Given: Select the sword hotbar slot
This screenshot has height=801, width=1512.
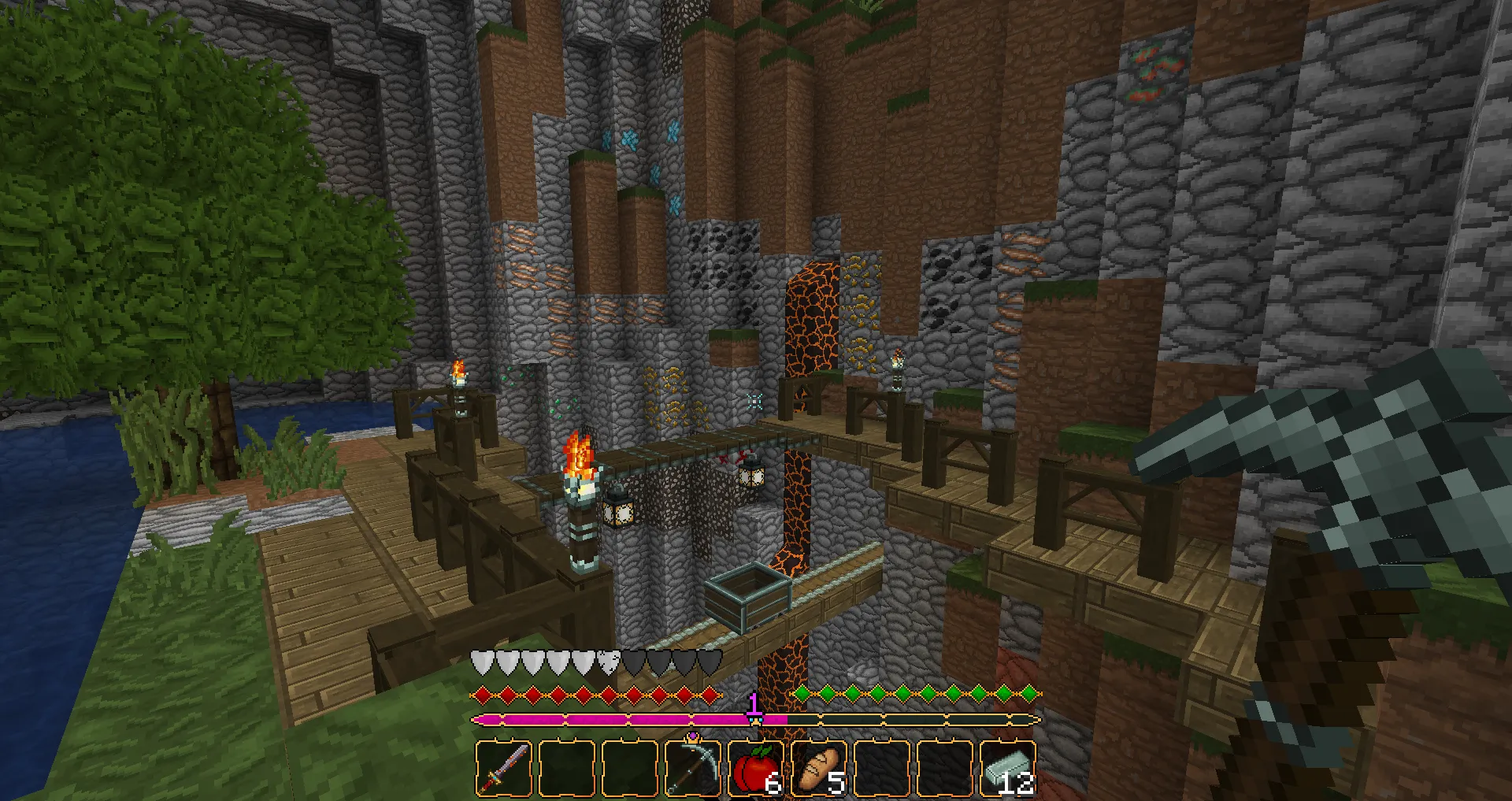Looking at the screenshot, I should point(504,768).
